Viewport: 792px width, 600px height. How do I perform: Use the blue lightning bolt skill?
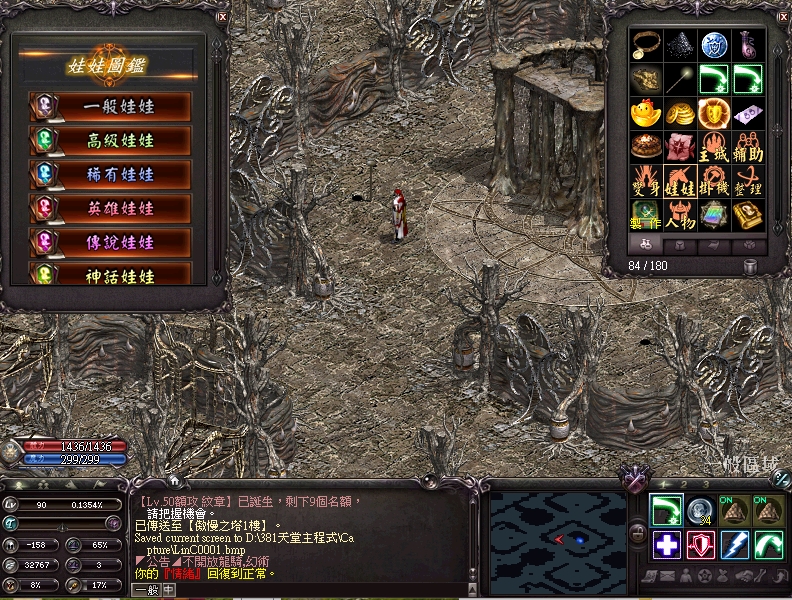point(735,545)
